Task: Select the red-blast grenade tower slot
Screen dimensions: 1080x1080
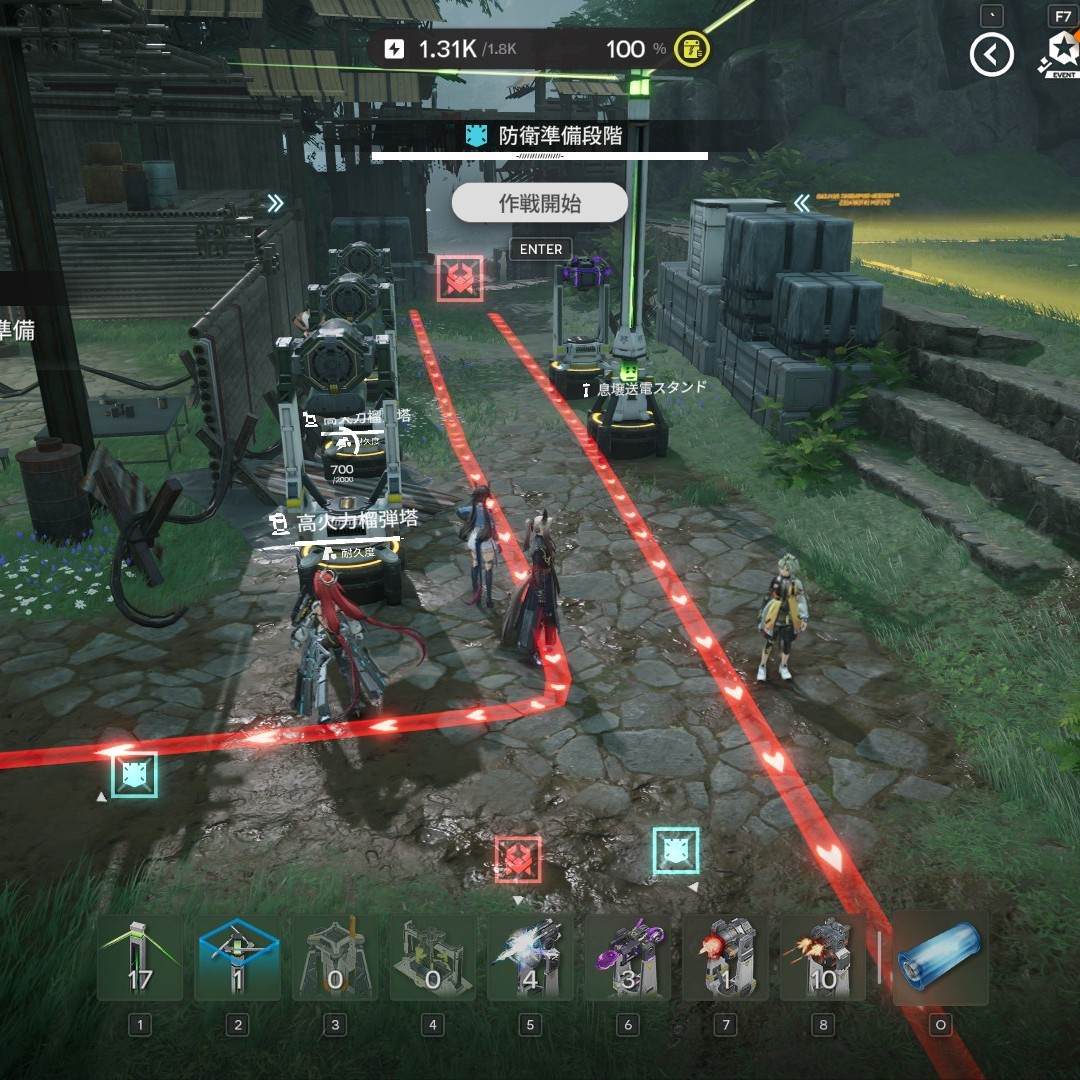Action: coord(725,960)
